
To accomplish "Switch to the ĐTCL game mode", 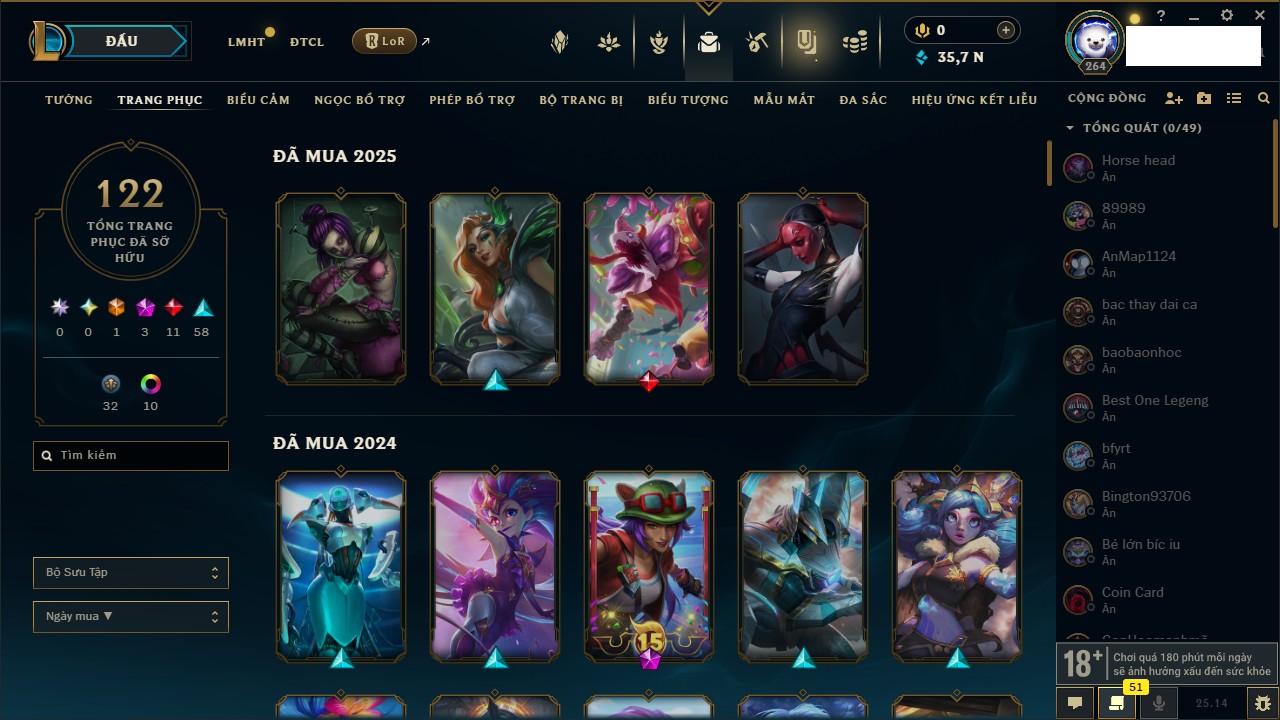I will [x=307, y=42].
